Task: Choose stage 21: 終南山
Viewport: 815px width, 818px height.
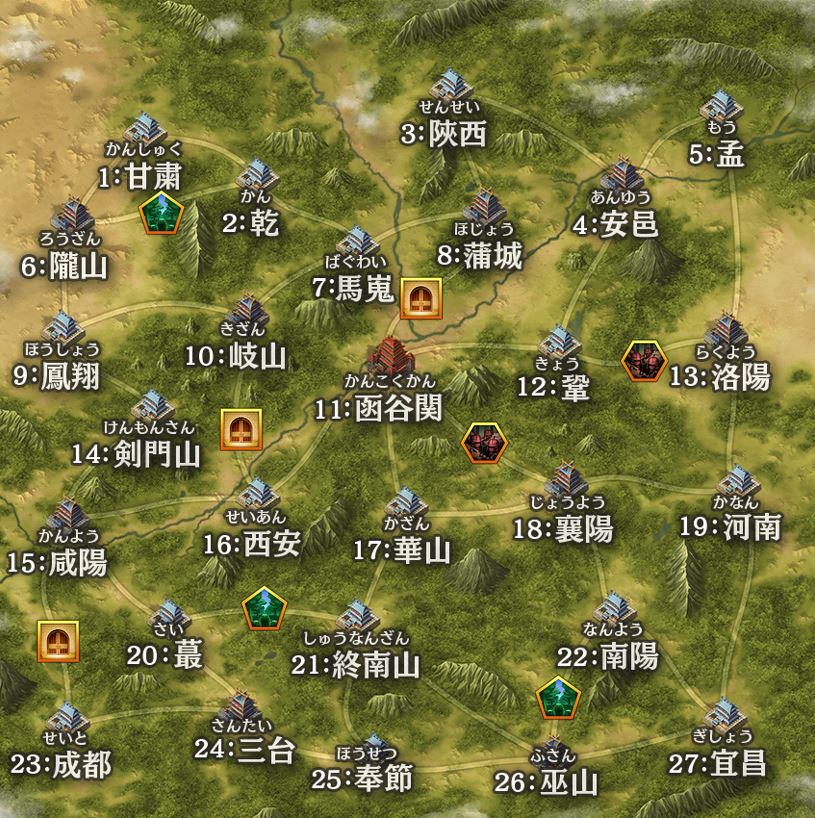Action: [355, 617]
